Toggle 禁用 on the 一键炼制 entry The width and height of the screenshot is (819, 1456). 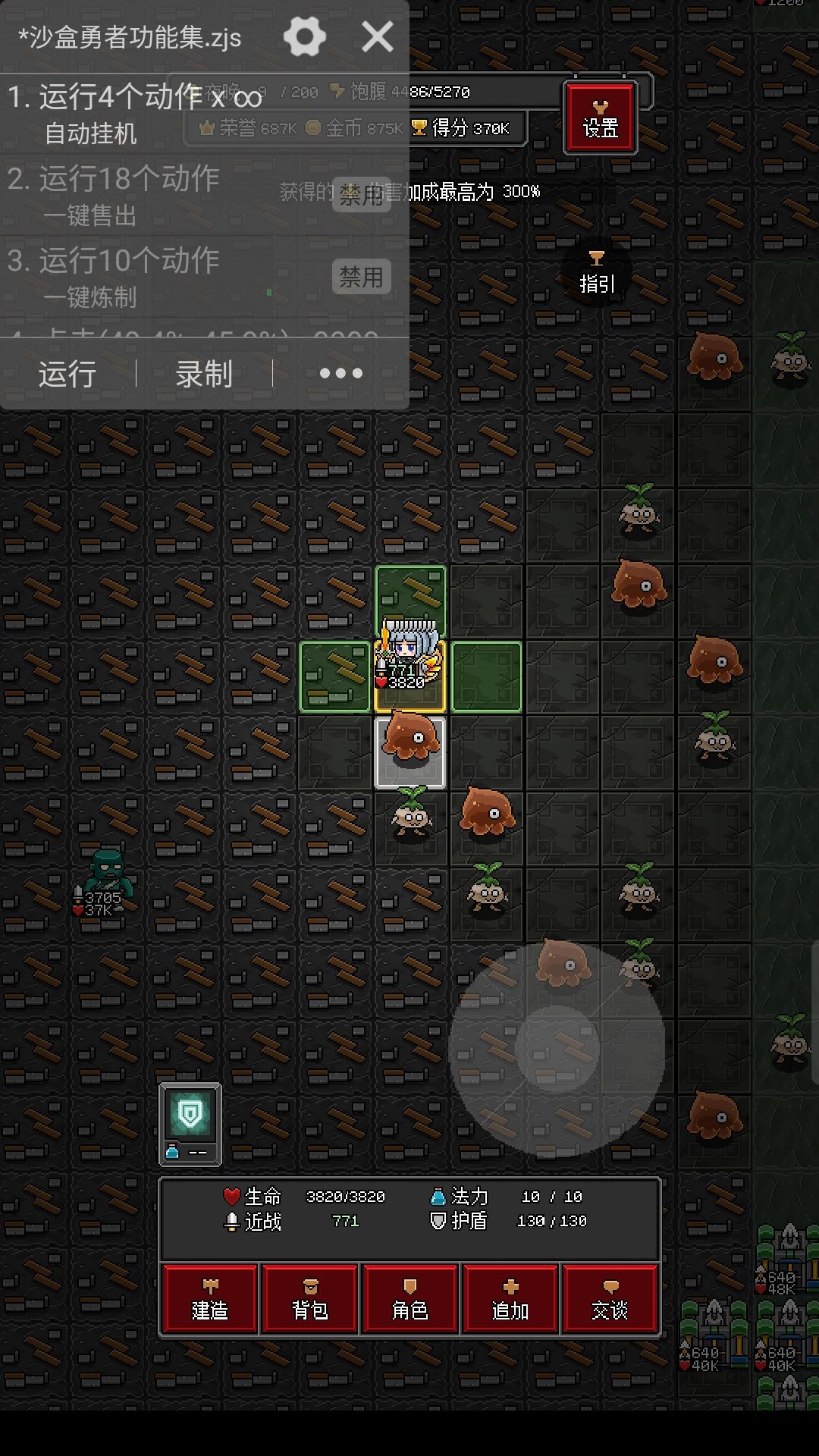click(x=361, y=277)
